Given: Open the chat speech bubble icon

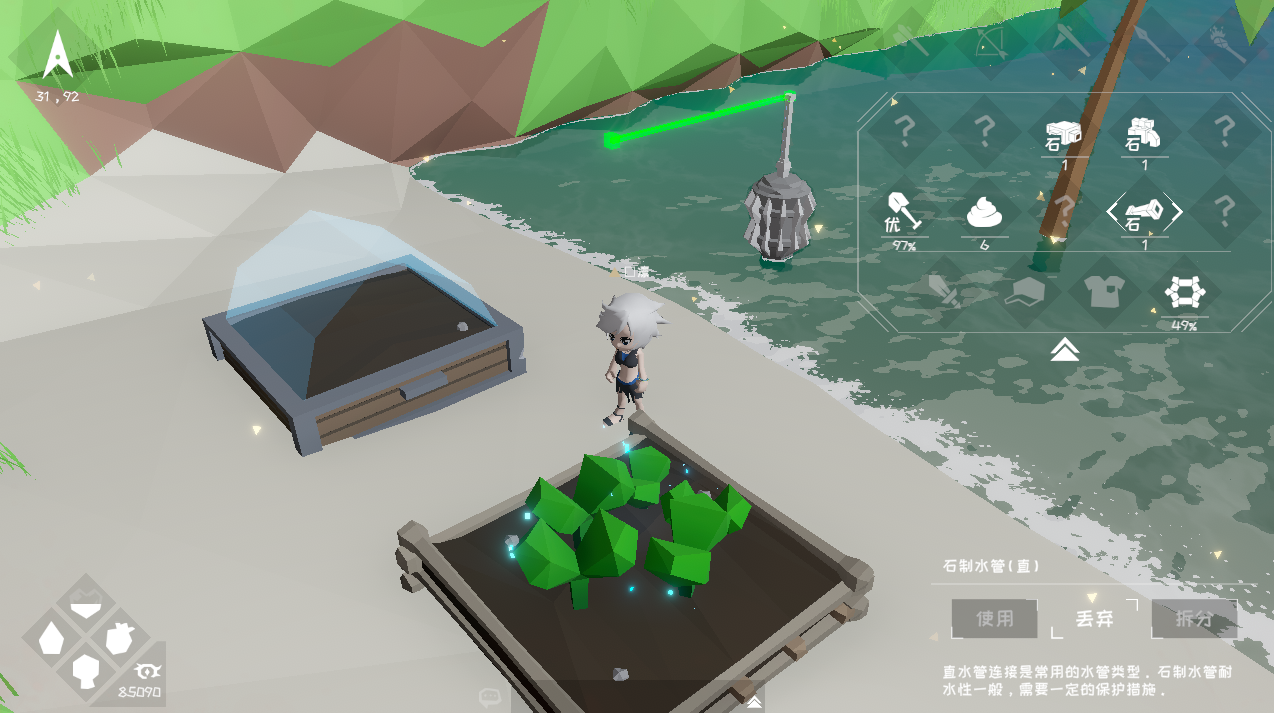Looking at the screenshot, I should (489, 697).
